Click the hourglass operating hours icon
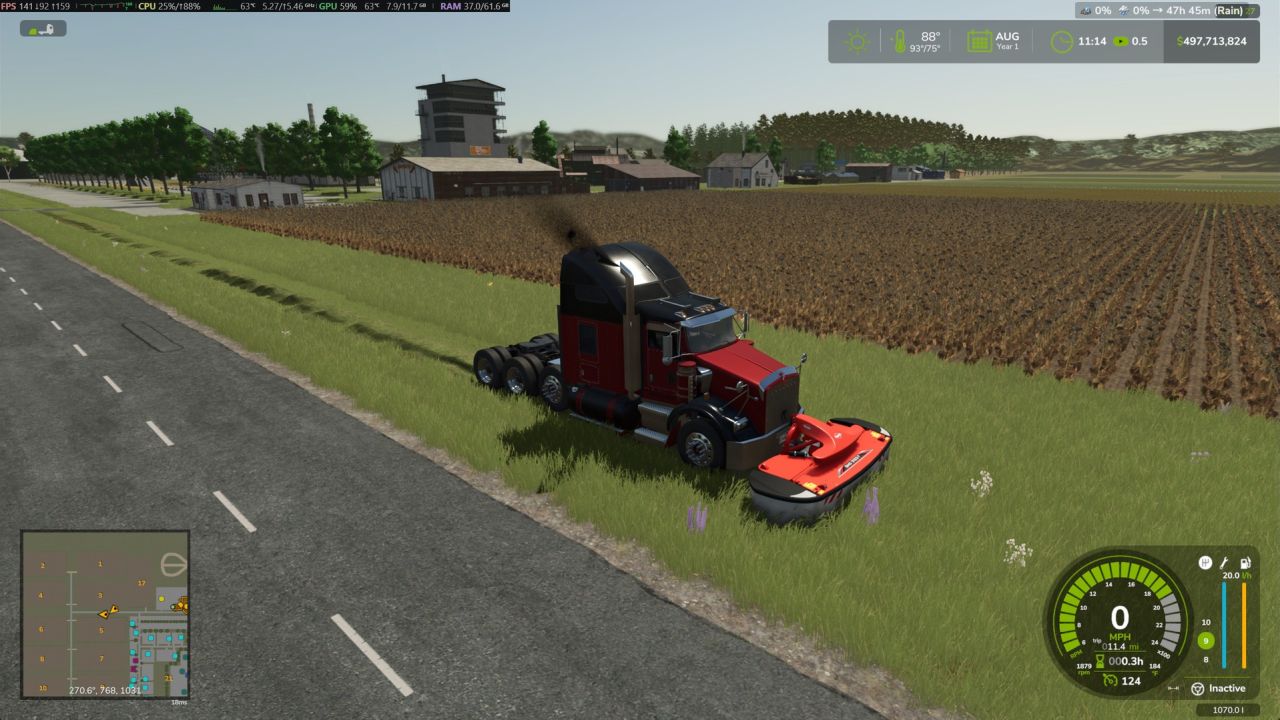 pyautogui.click(x=1100, y=660)
